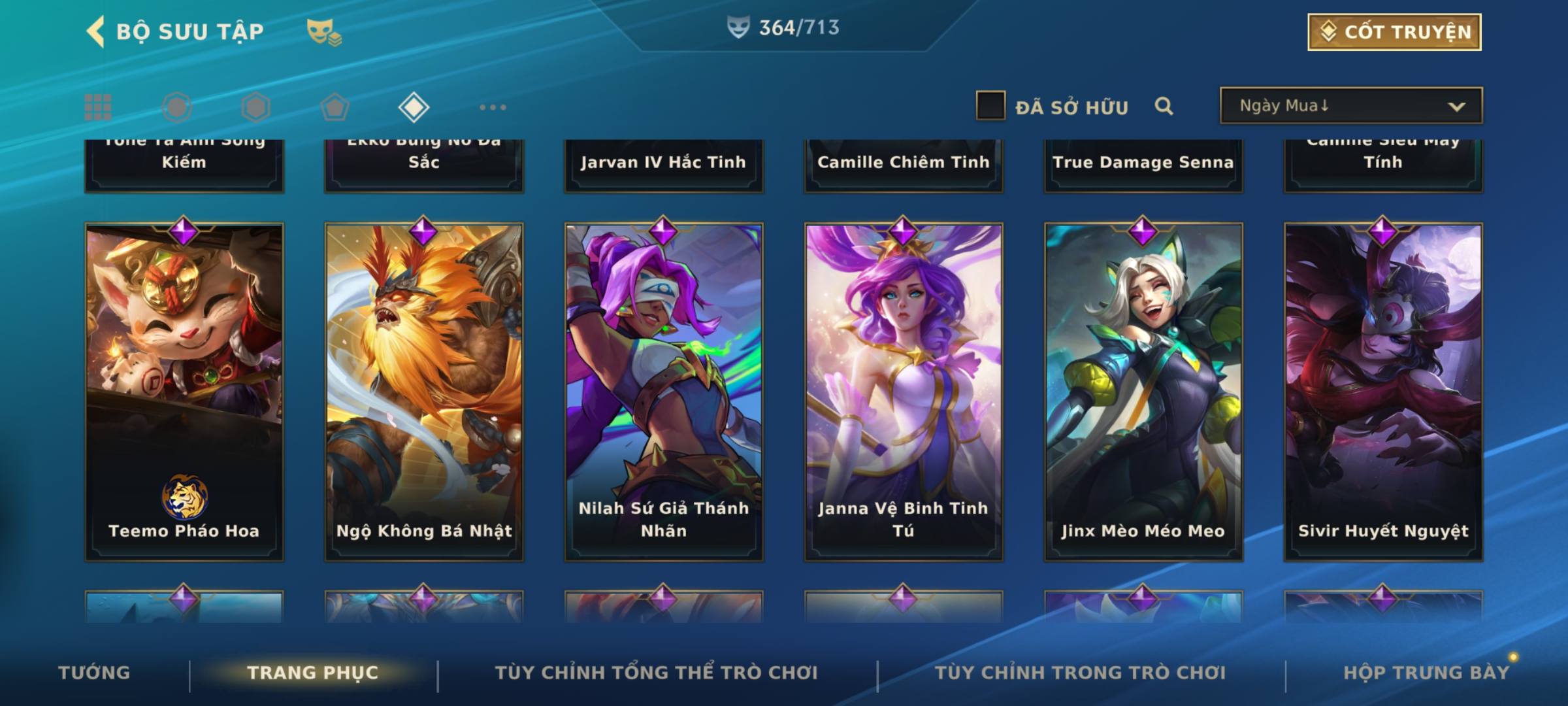
Task: View Janna Vệ Binh Tinh Tú skin
Action: (x=904, y=392)
